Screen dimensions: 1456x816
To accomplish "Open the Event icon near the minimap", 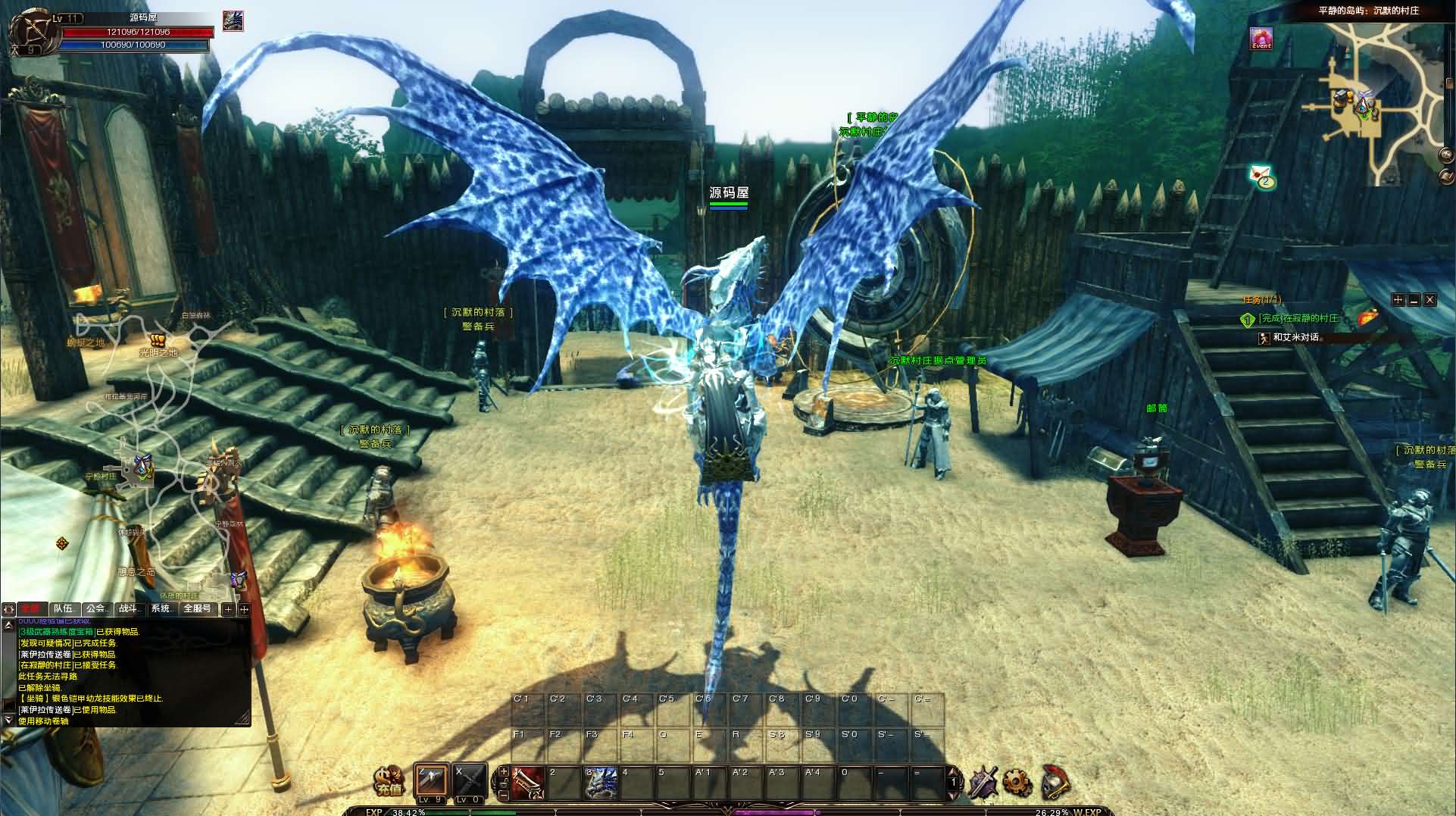I will click(x=1260, y=39).
